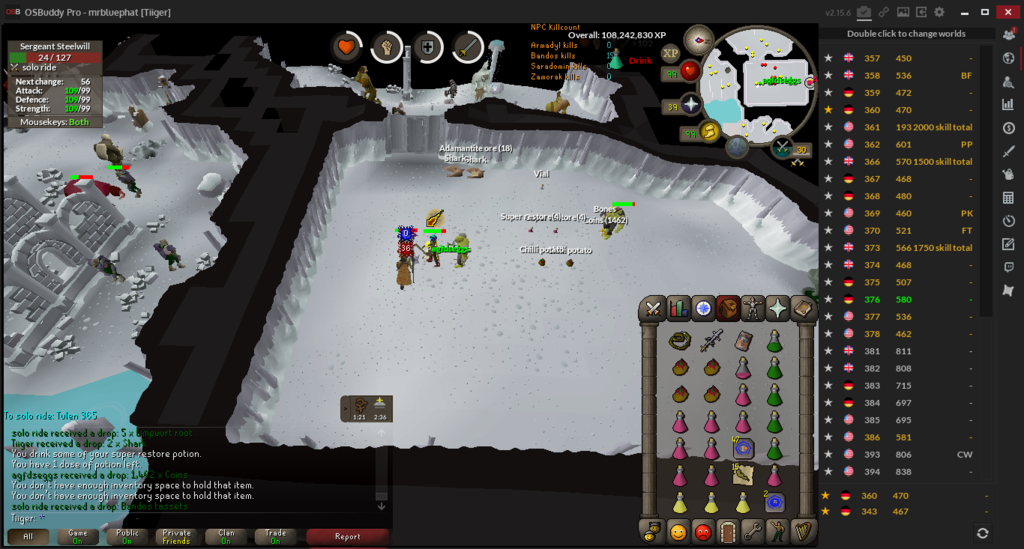Switch to the Skills stats tab

click(x=679, y=308)
